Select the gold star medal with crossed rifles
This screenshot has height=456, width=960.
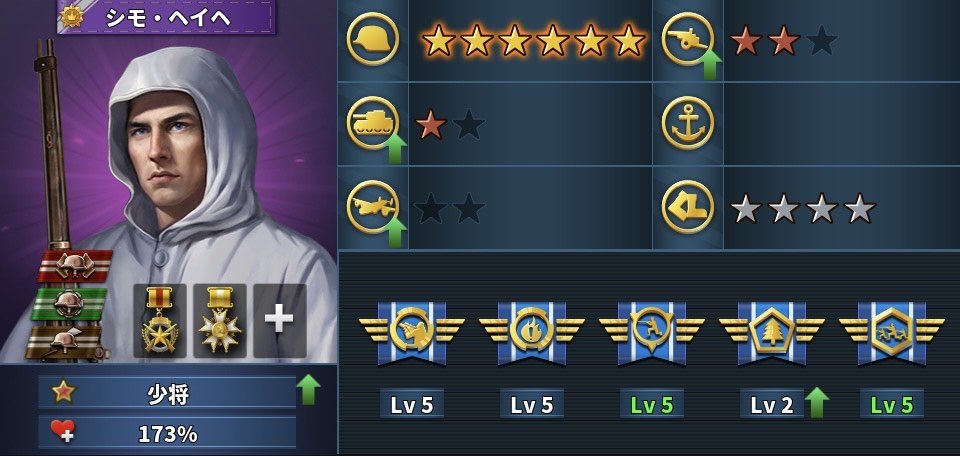(160, 320)
